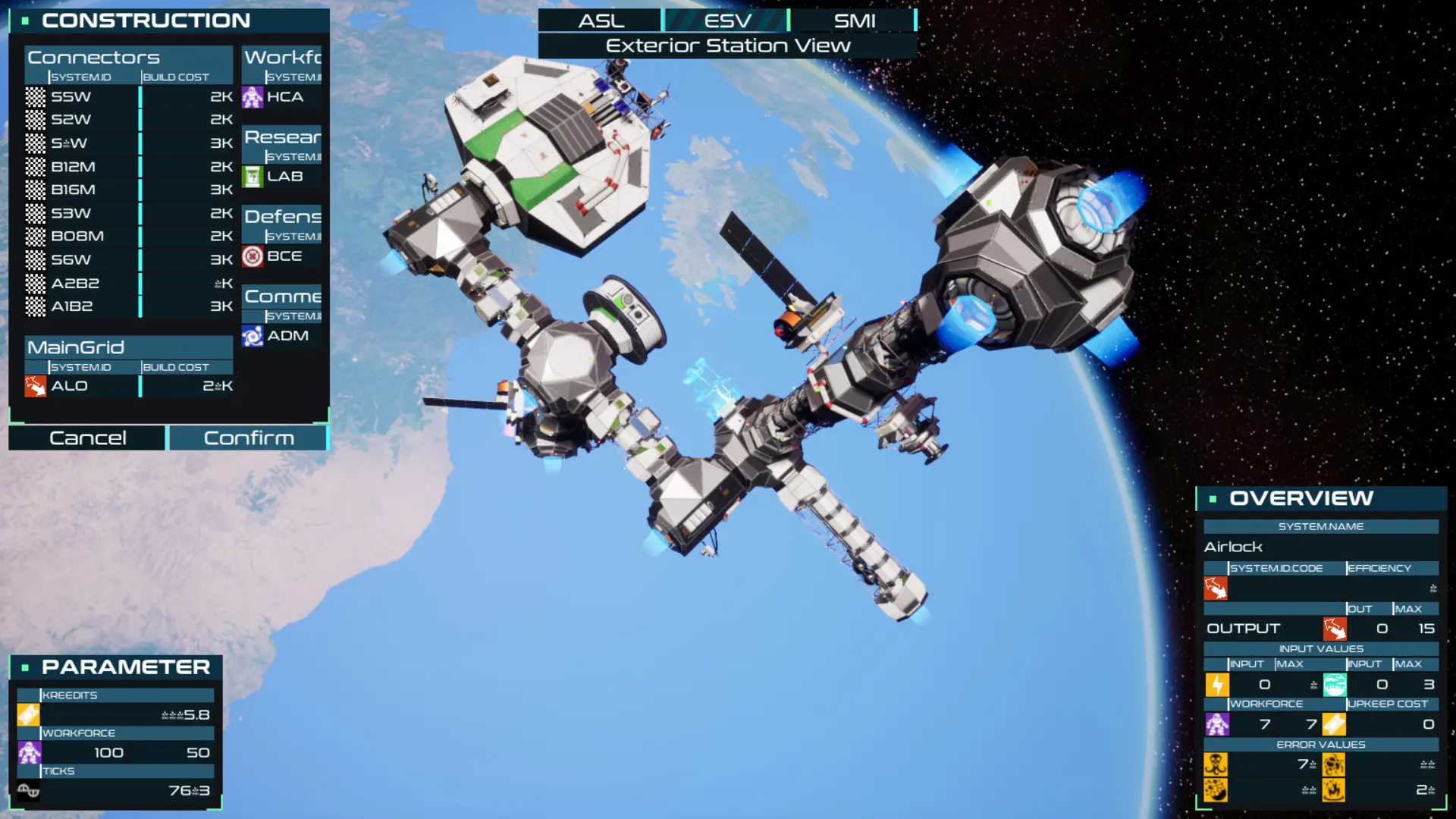Image resolution: width=1456 pixels, height=819 pixels.
Task: Click the Kreedits ticket icon in Parameter panel
Action: pyautogui.click(x=28, y=713)
